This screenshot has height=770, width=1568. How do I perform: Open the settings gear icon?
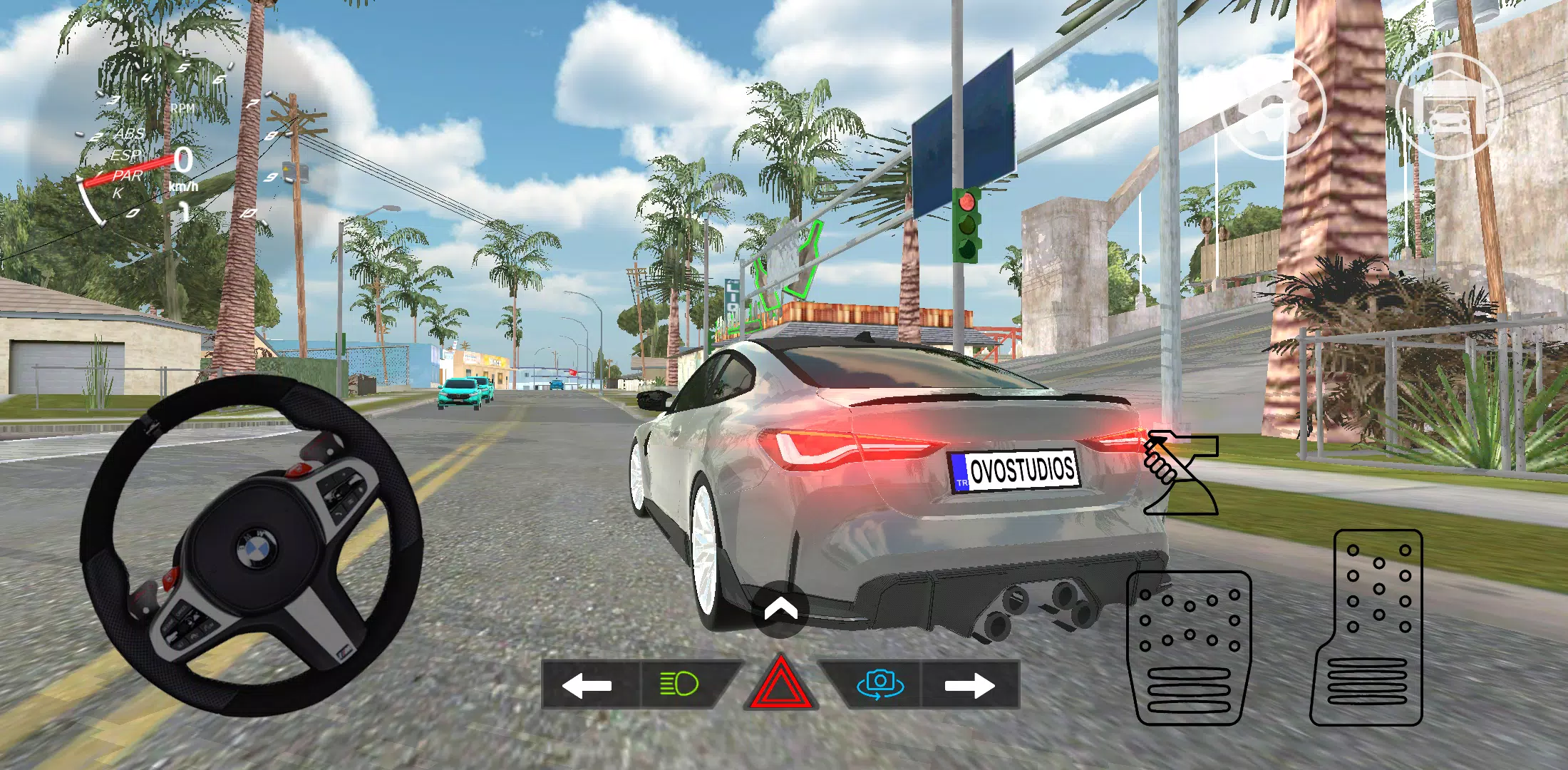click(x=1274, y=108)
